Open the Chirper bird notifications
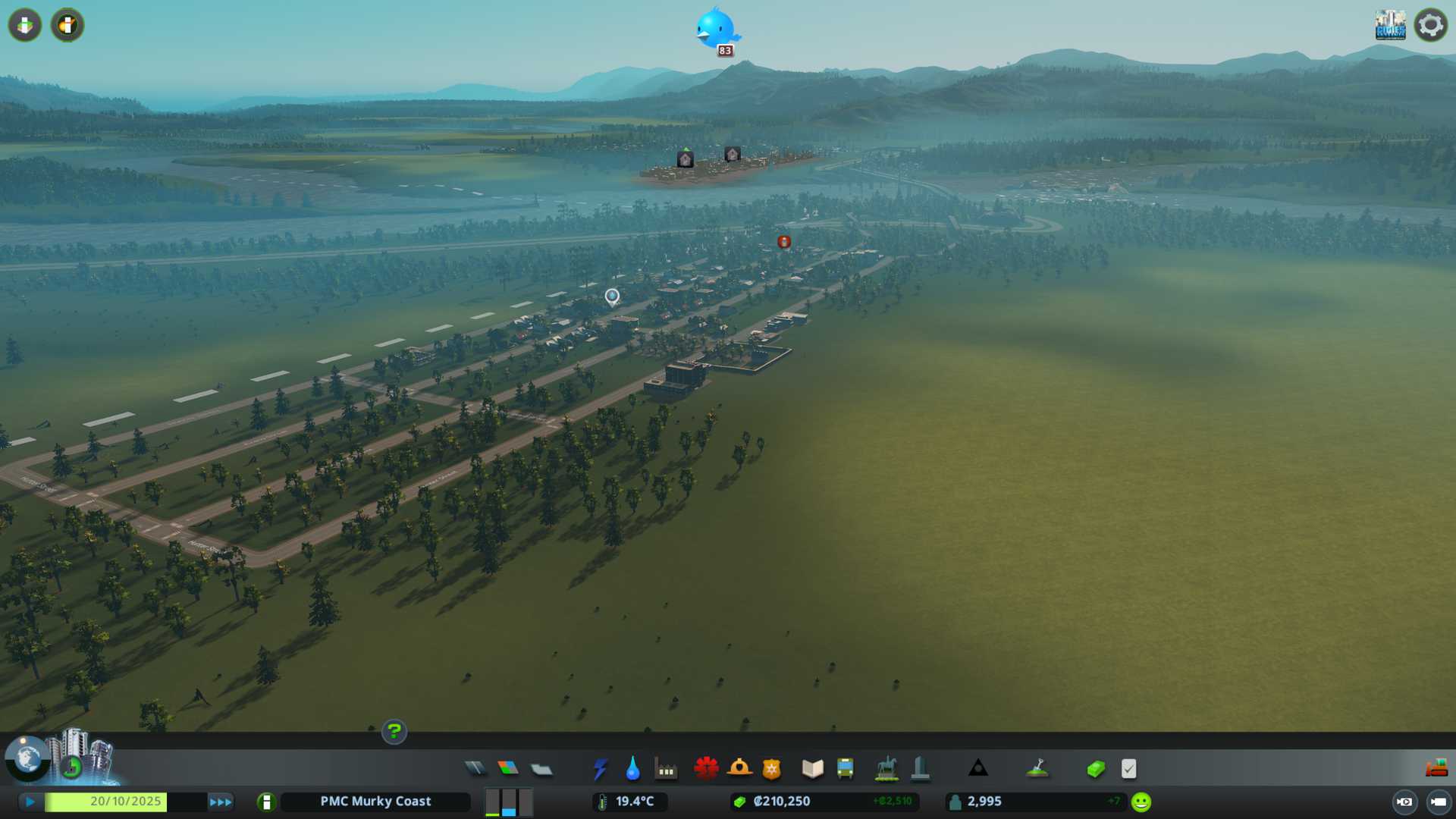The width and height of the screenshot is (1456, 819). [716, 30]
